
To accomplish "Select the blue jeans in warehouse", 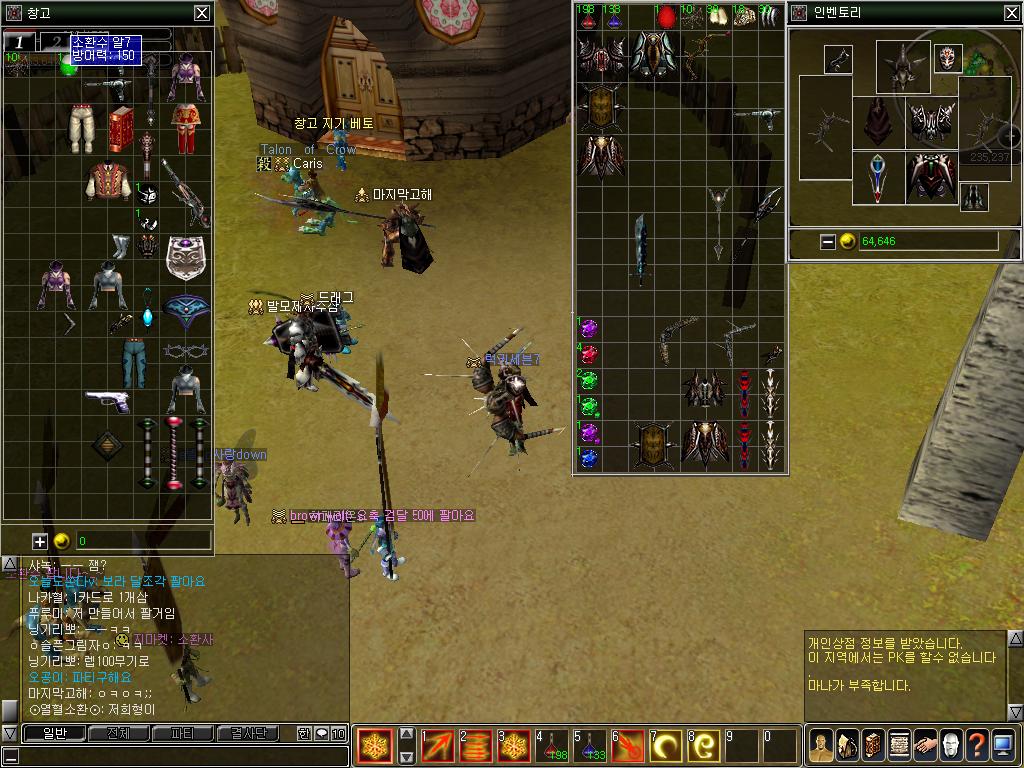I will pyautogui.click(x=134, y=360).
